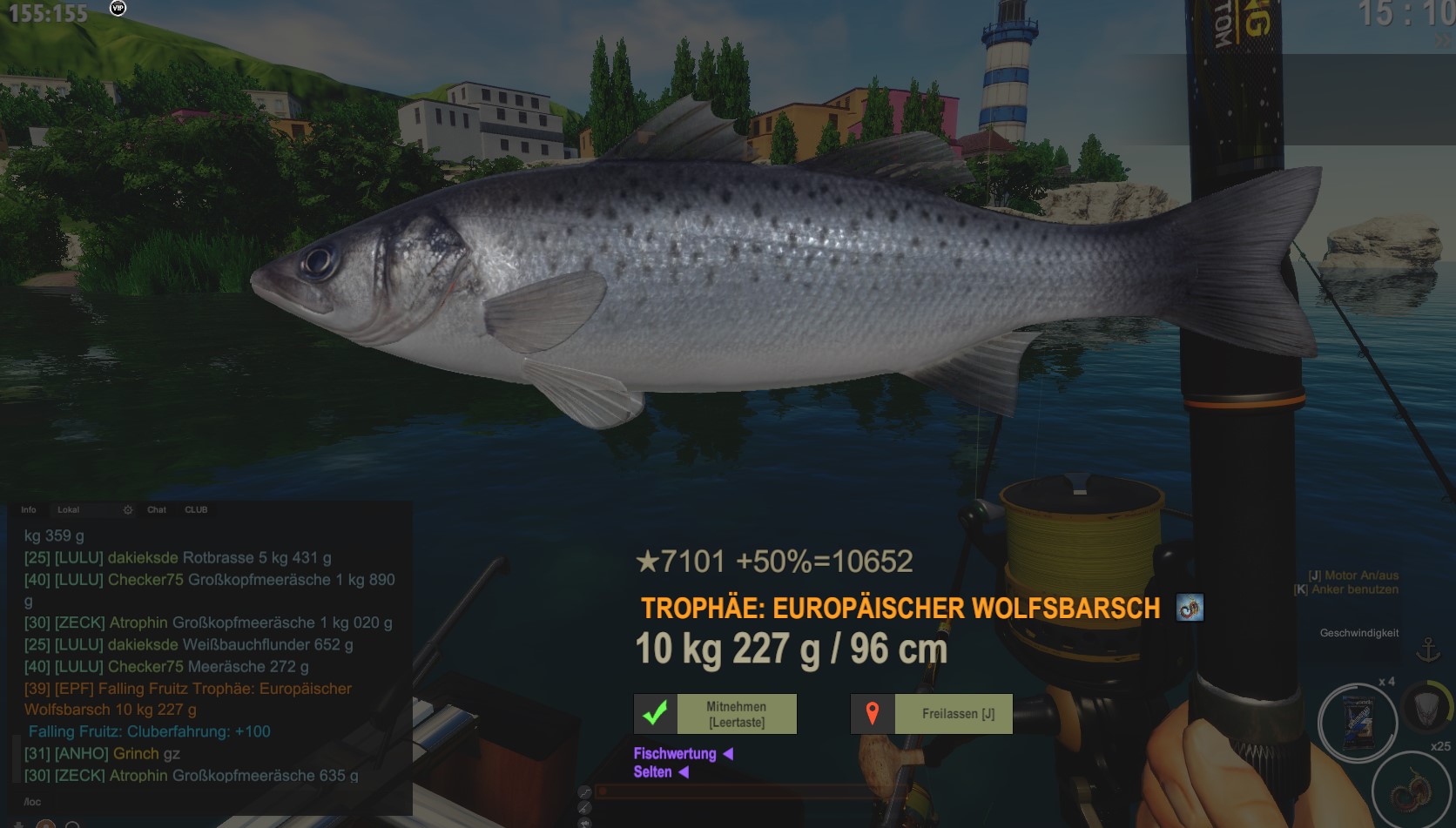
Task: Click the worm bait icon beside trophy name
Action: [1190, 608]
